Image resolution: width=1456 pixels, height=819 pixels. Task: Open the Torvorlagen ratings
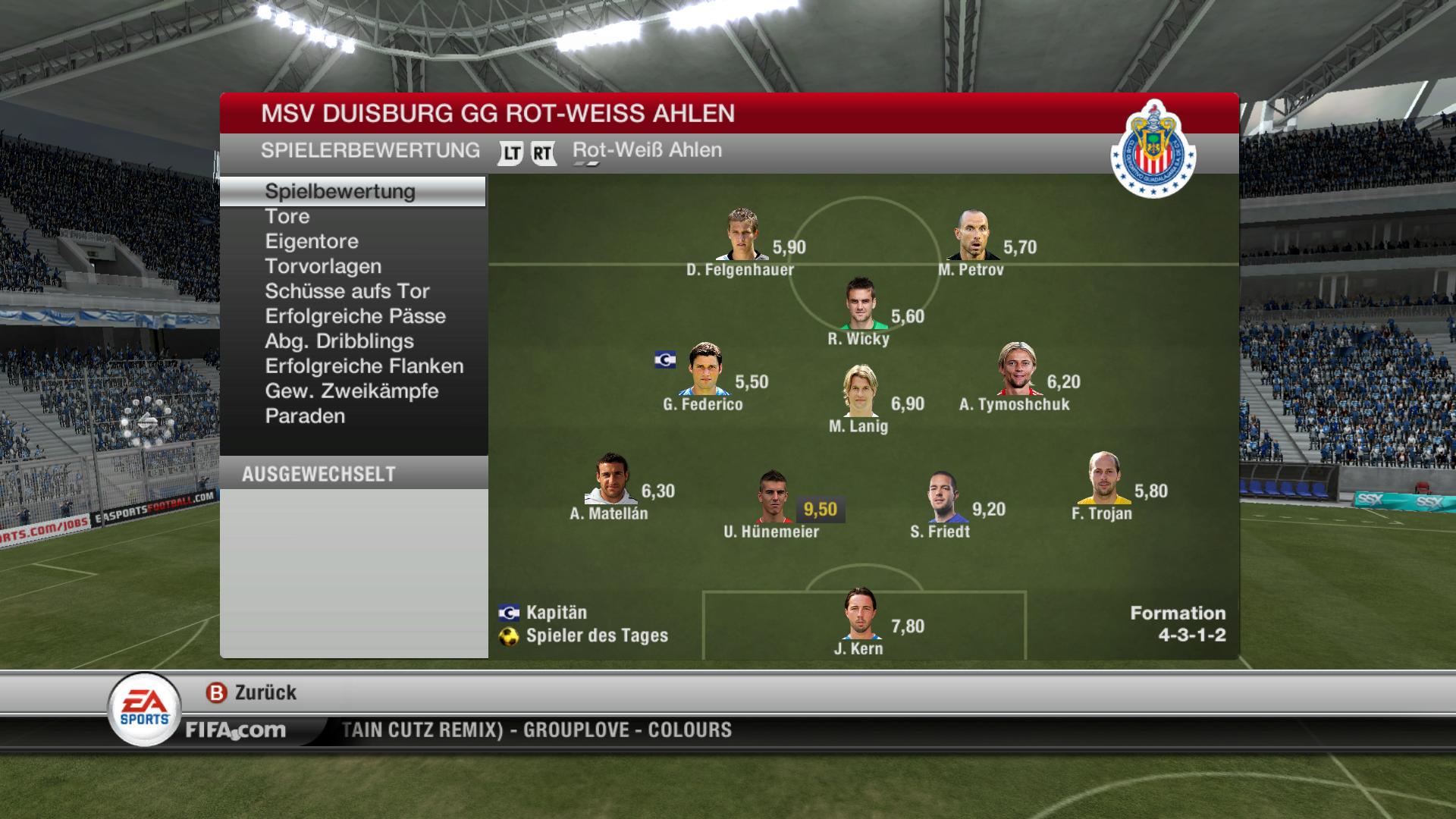tap(323, 267)
